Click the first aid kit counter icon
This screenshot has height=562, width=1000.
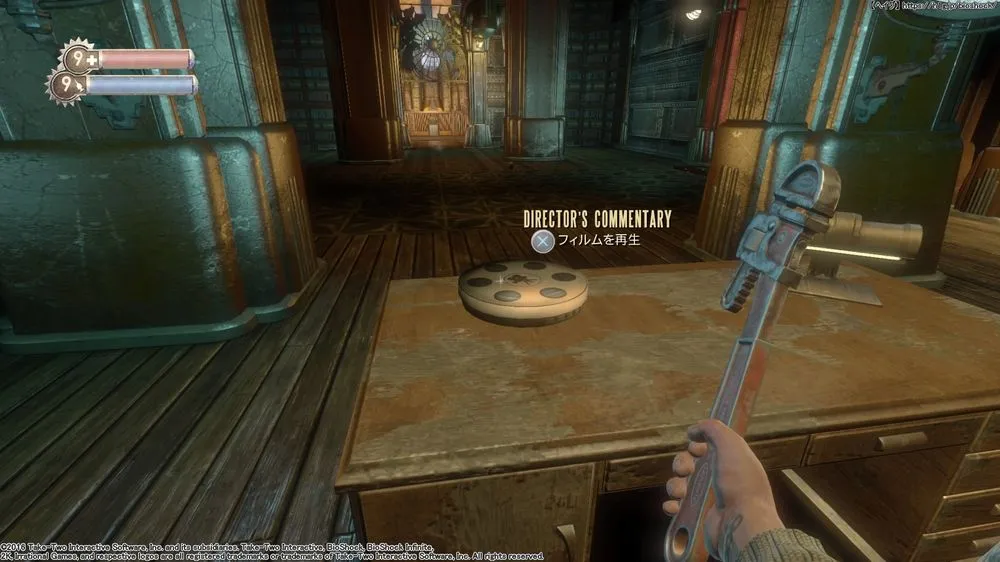click(x=77, y=57)
